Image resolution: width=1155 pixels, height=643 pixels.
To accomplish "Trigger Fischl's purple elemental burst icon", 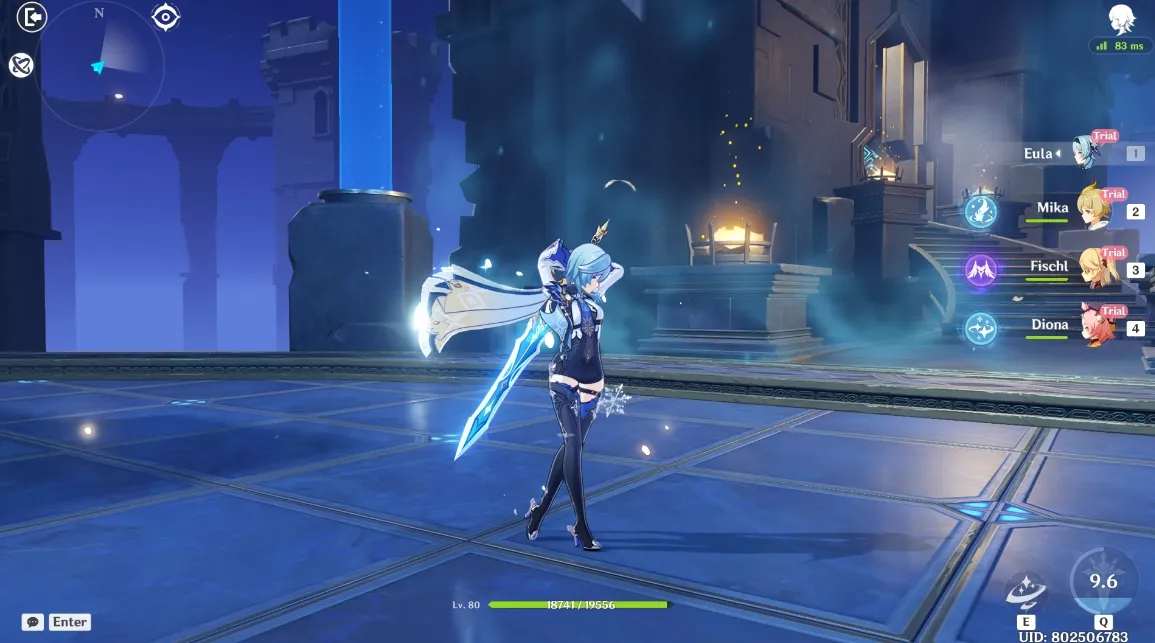I will pos(980,269).
